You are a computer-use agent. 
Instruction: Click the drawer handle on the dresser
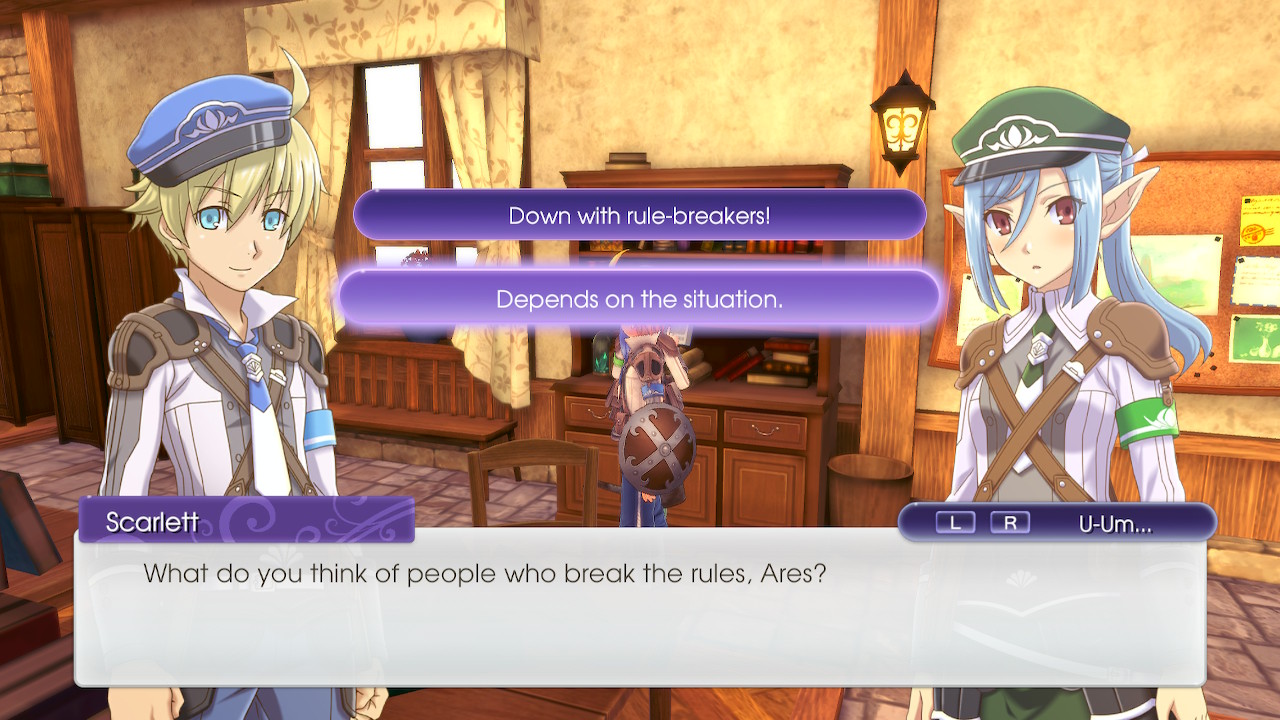pos(764,430)
